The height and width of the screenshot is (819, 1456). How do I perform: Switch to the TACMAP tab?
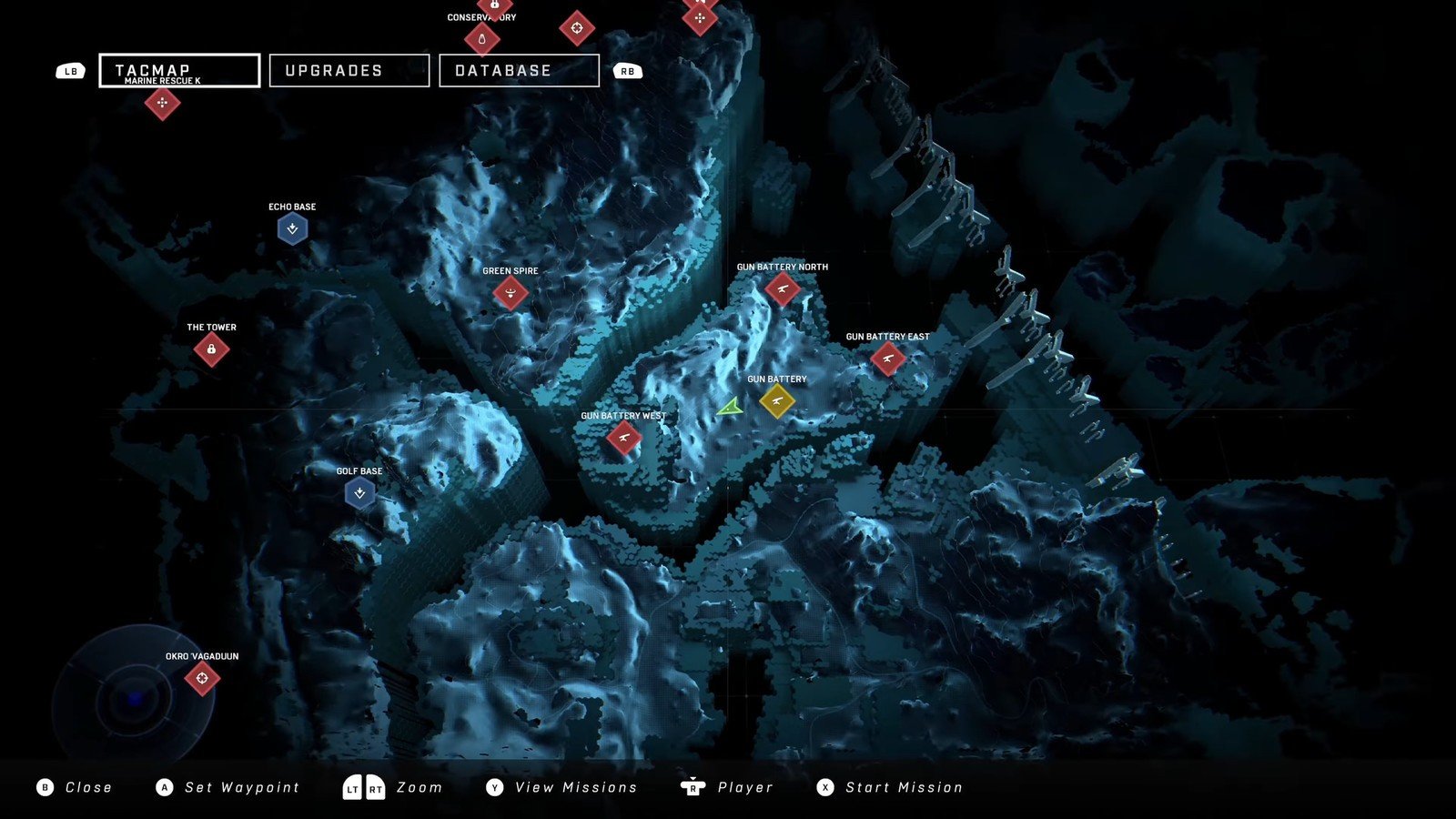pos(179,70)
